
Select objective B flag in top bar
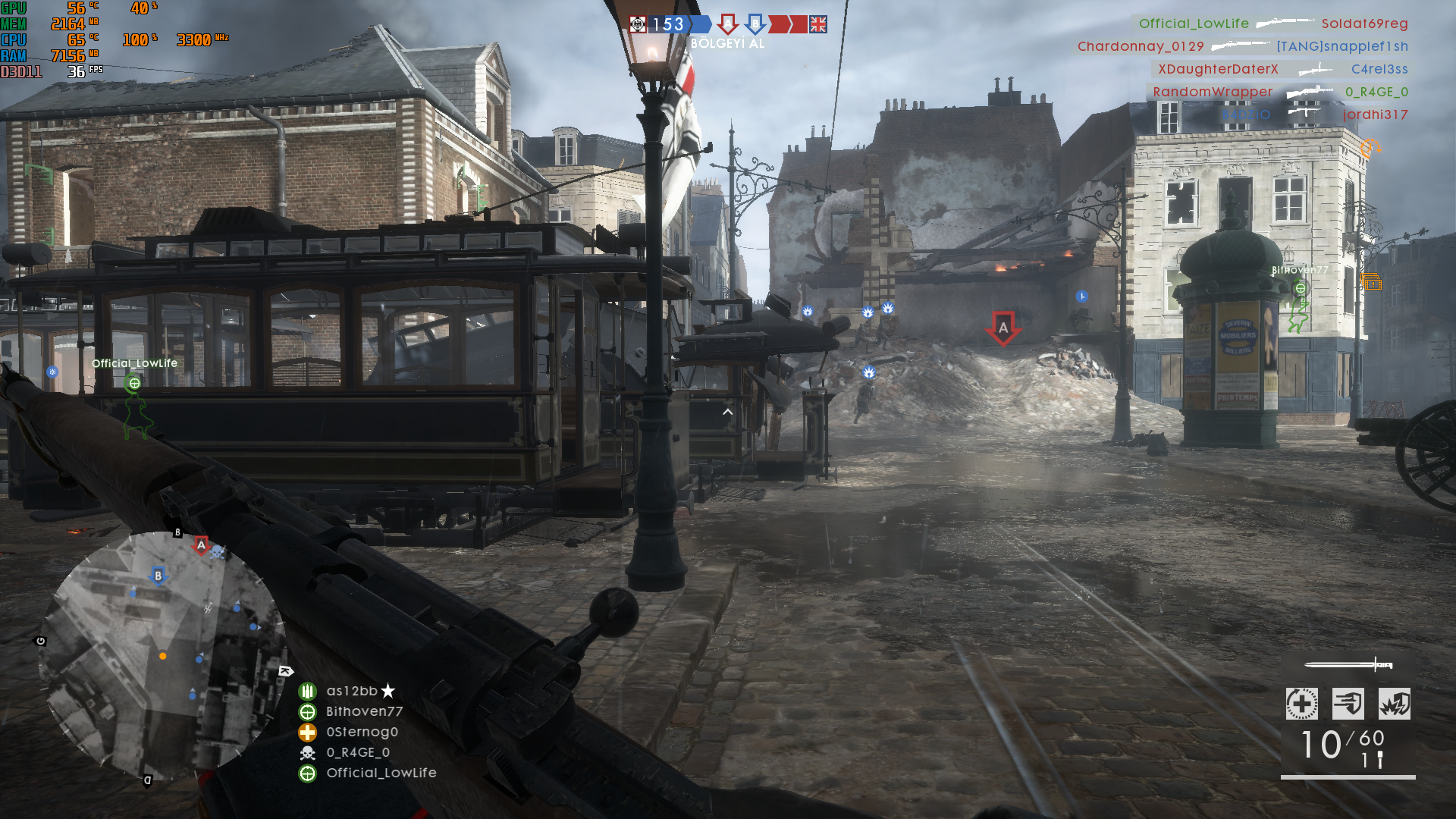(x=755, y=24)
